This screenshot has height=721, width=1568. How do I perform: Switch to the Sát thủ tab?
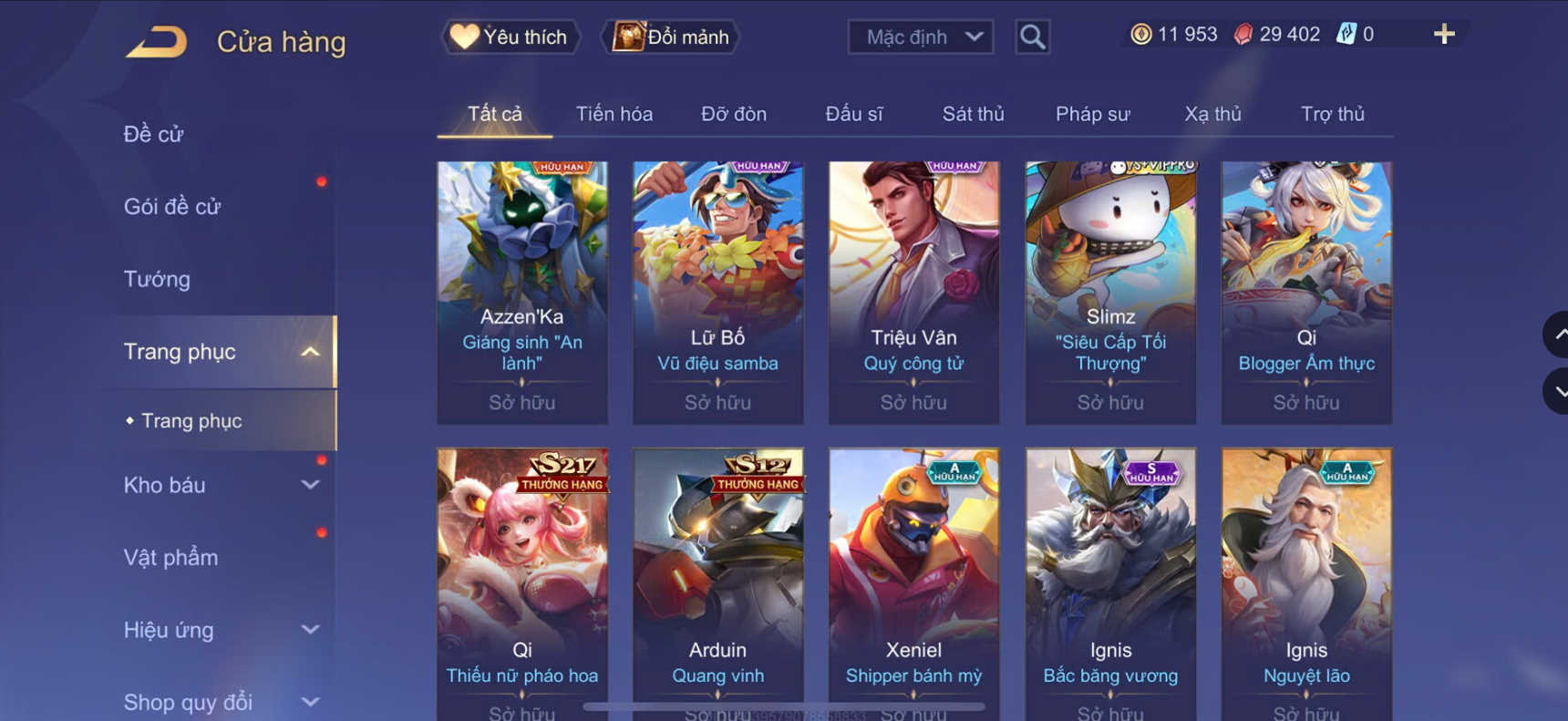coord(973,114)
